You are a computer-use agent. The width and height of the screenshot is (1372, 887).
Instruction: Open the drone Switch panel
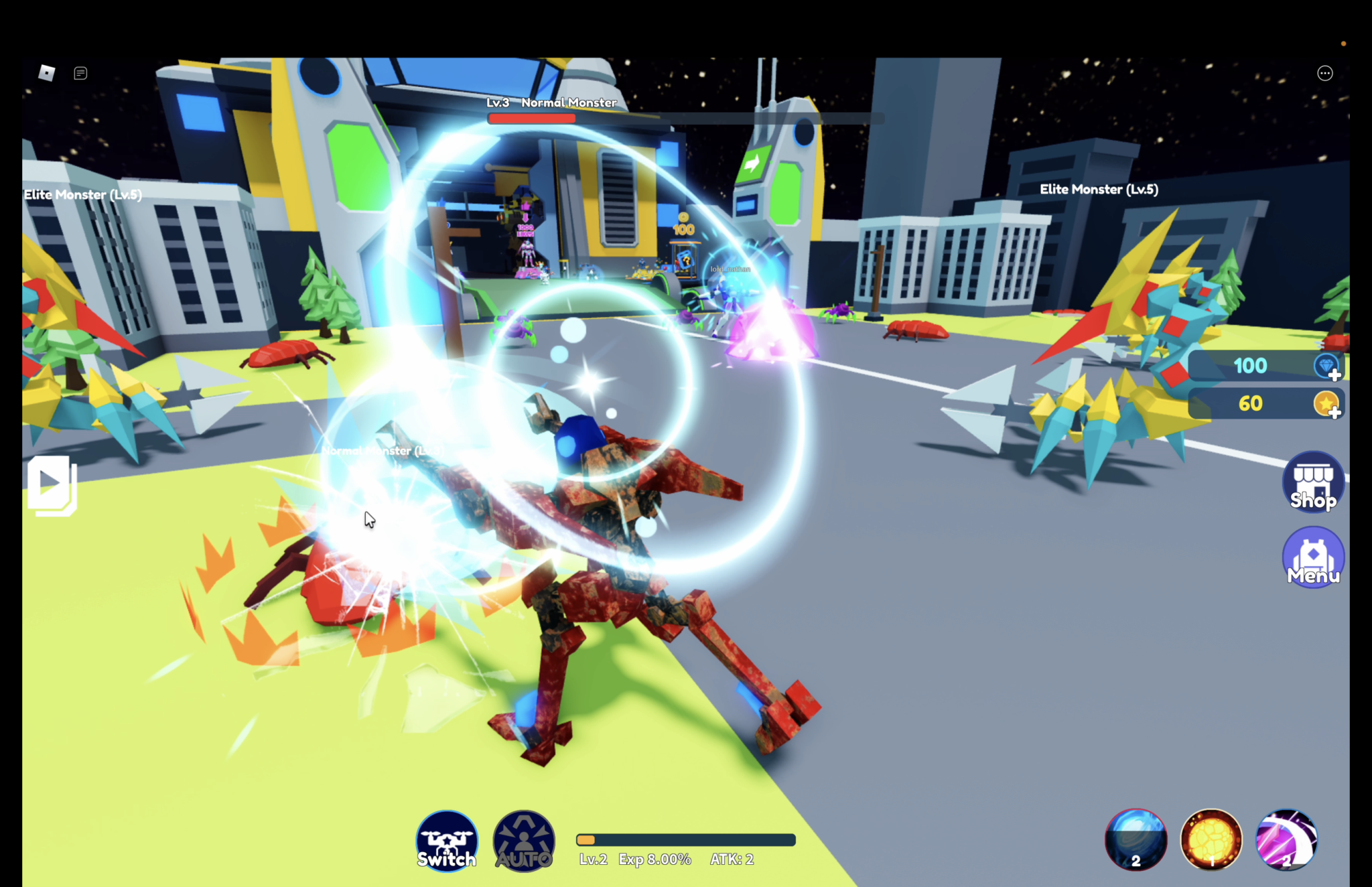pos(446,839)
